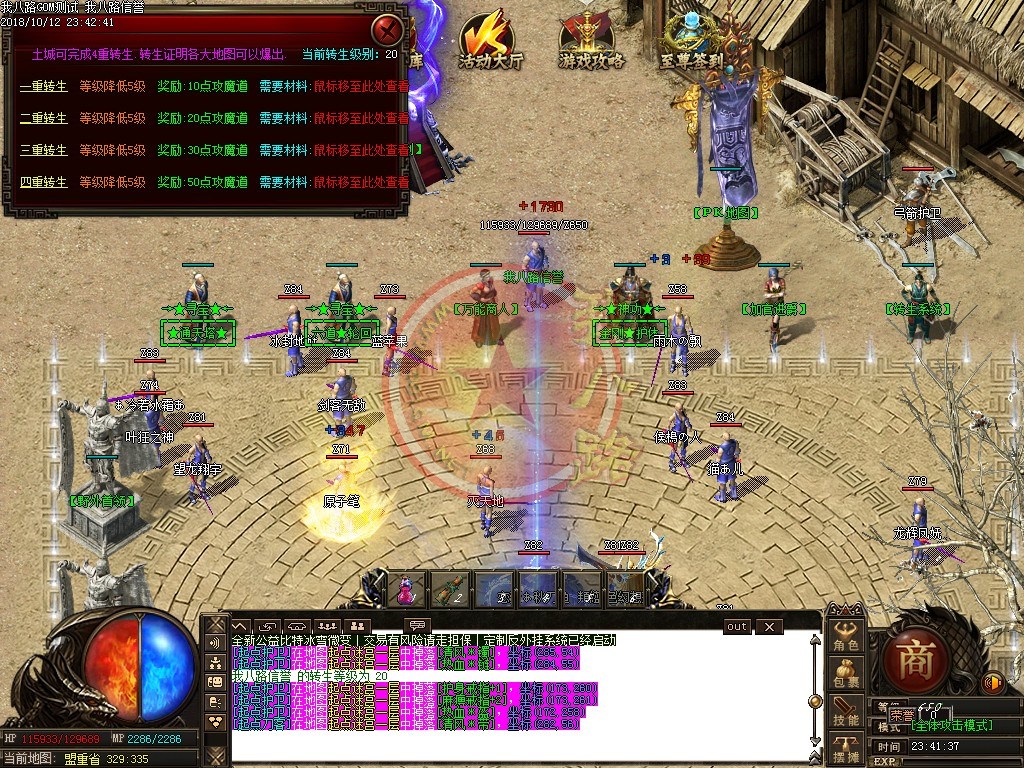The image size is (1024, 768).
Task: Open the 至尊签到 daily sign-in
Action: click(x=691, y=40)
